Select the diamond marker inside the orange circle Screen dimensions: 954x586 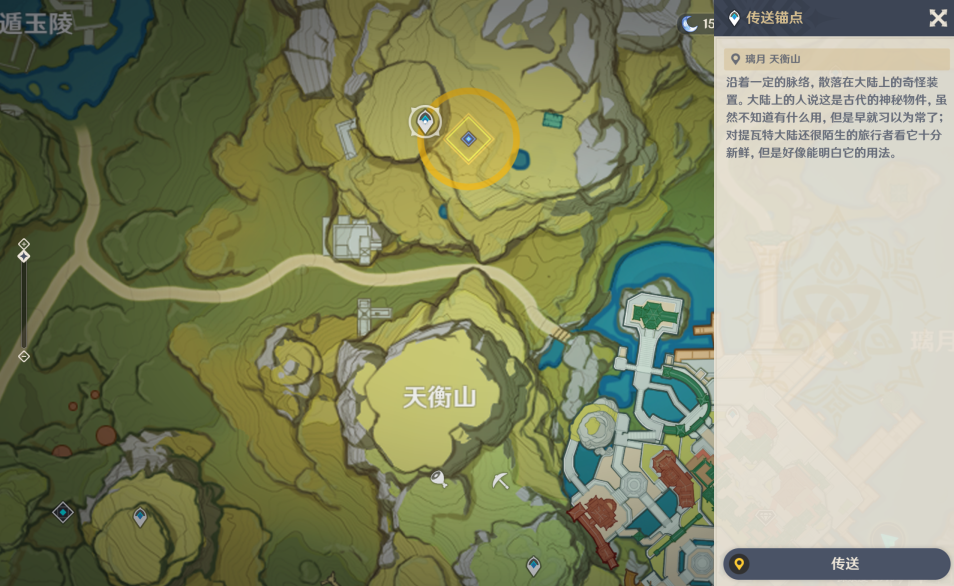(467, 138)
